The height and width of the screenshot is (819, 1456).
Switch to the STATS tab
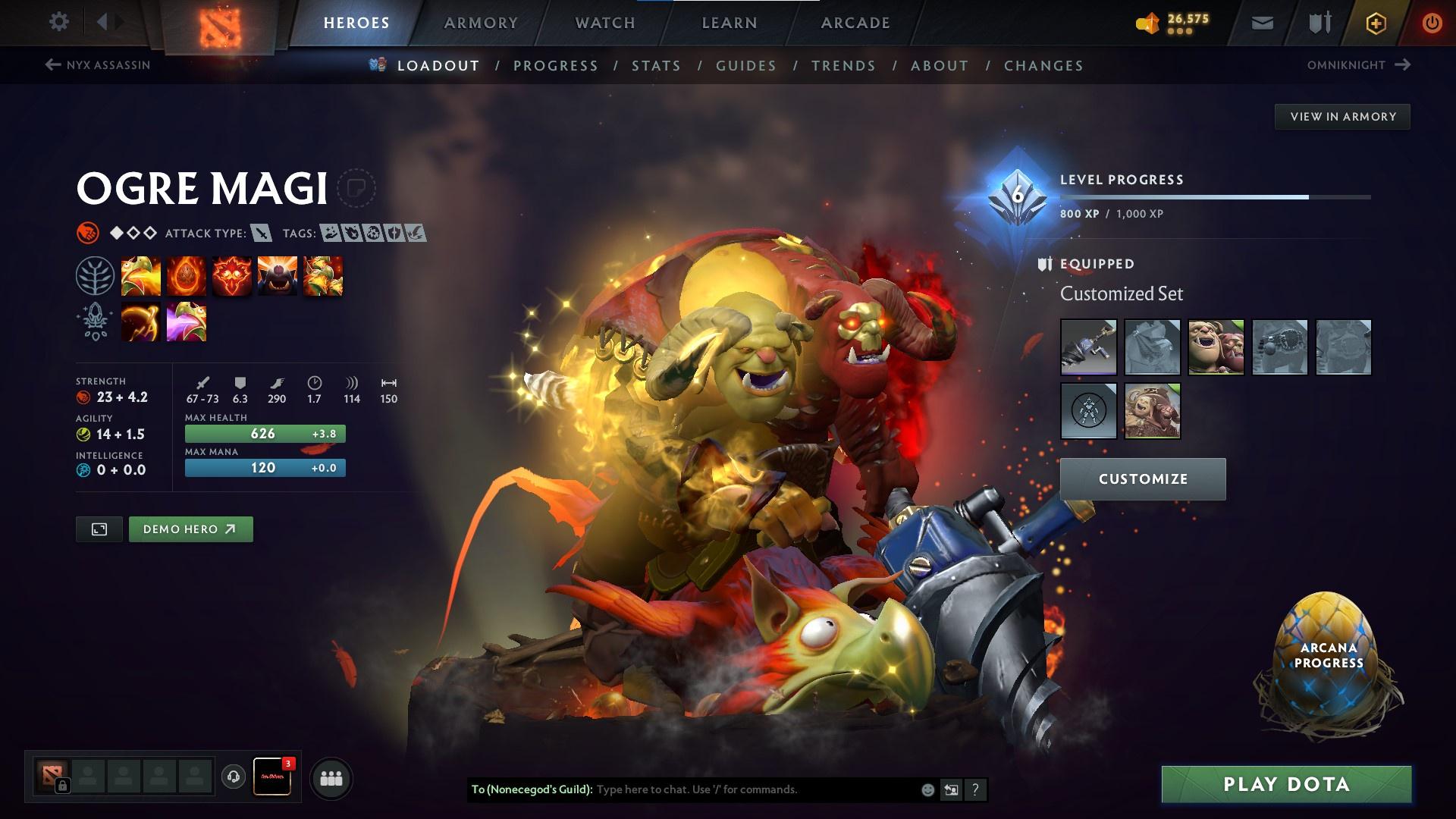(656, 66)
